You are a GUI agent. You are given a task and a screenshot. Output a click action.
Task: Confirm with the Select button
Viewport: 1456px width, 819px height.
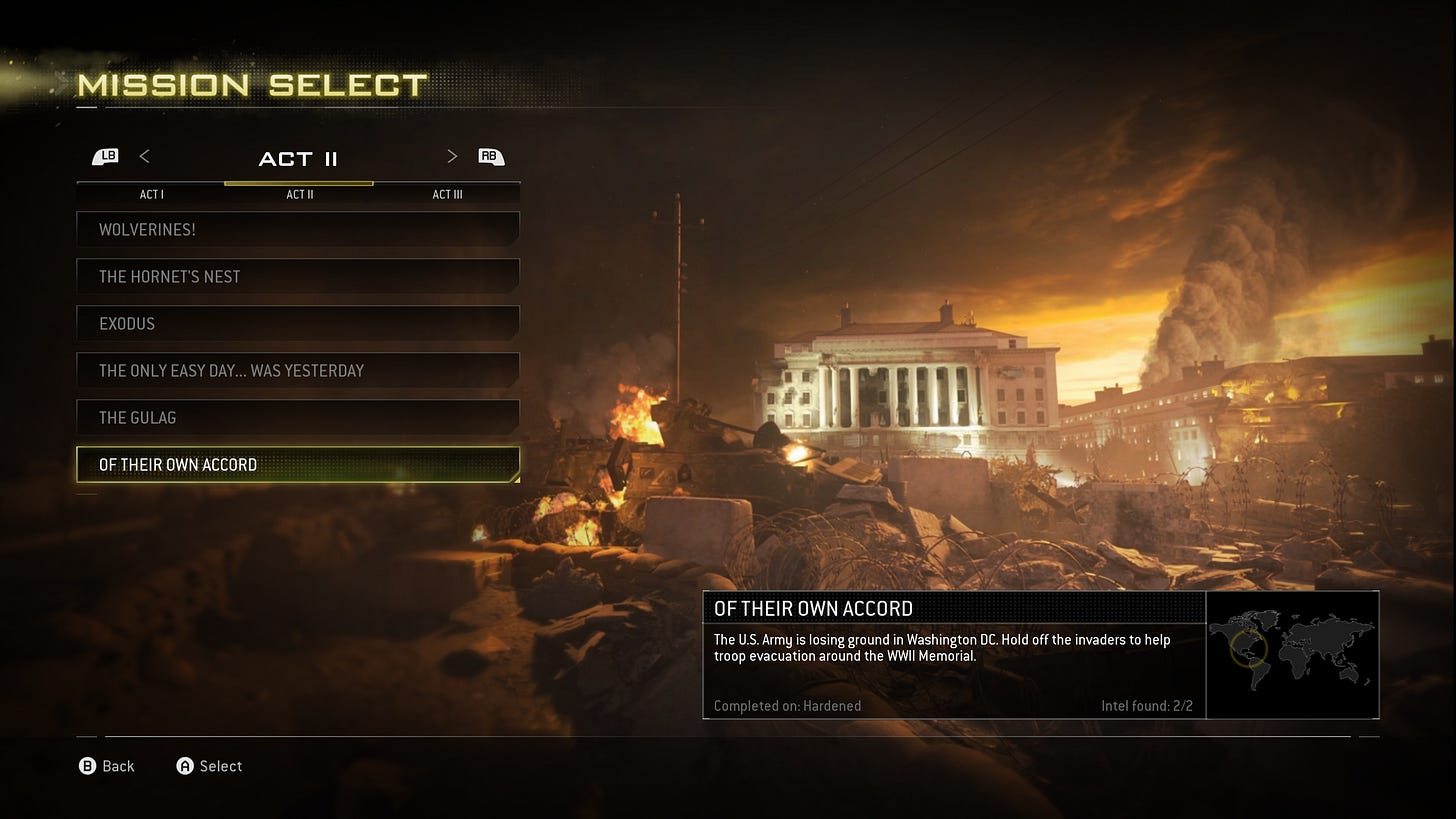point(210,766)
